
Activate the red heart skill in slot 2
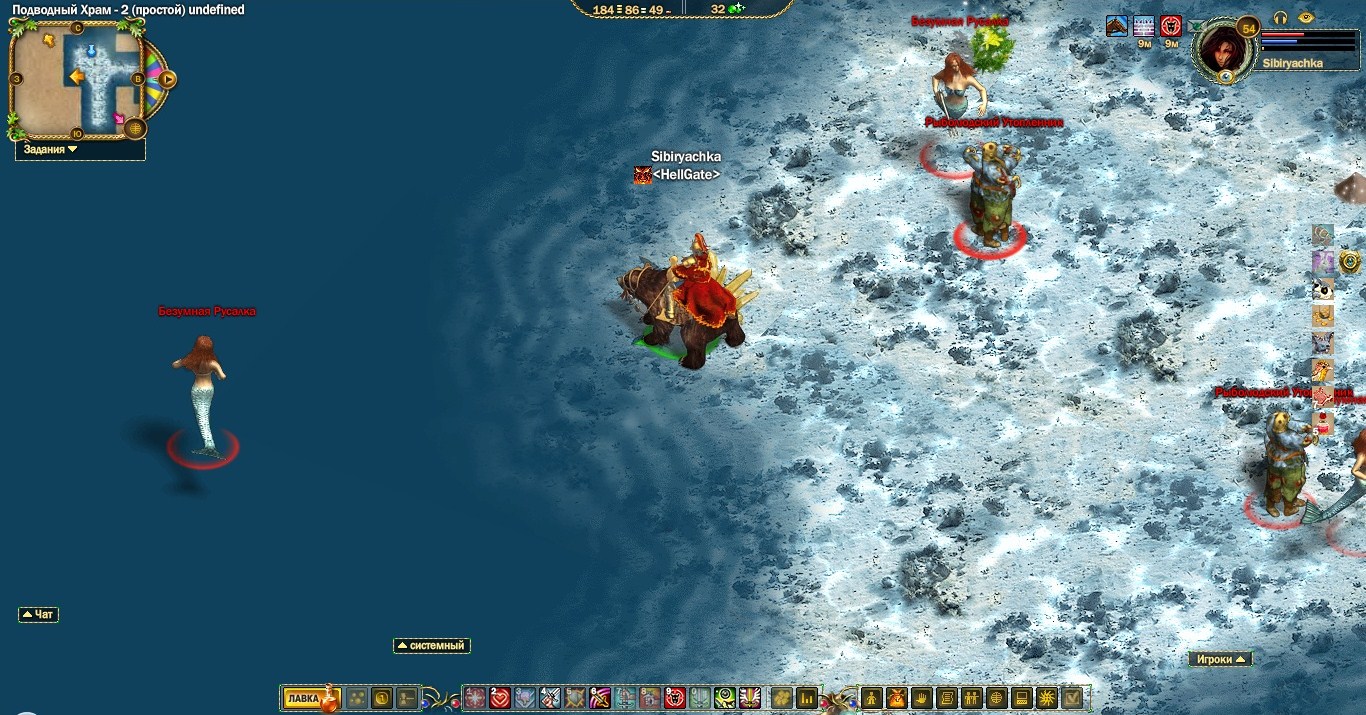(x=499, y=698)
